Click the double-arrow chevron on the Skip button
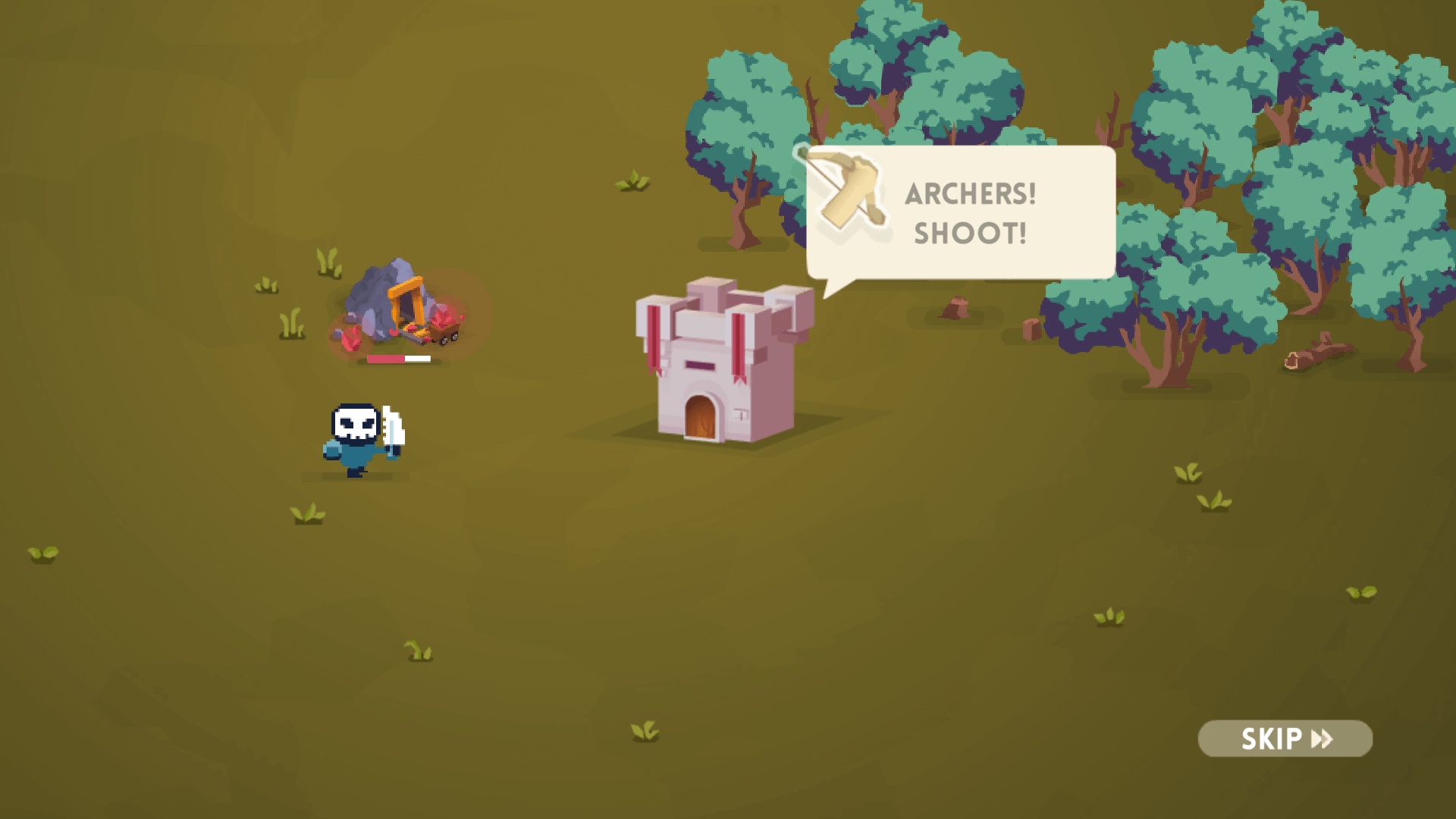Image resolution: width=1456 pixels, height=819 pixels. tap(1323, 738)
